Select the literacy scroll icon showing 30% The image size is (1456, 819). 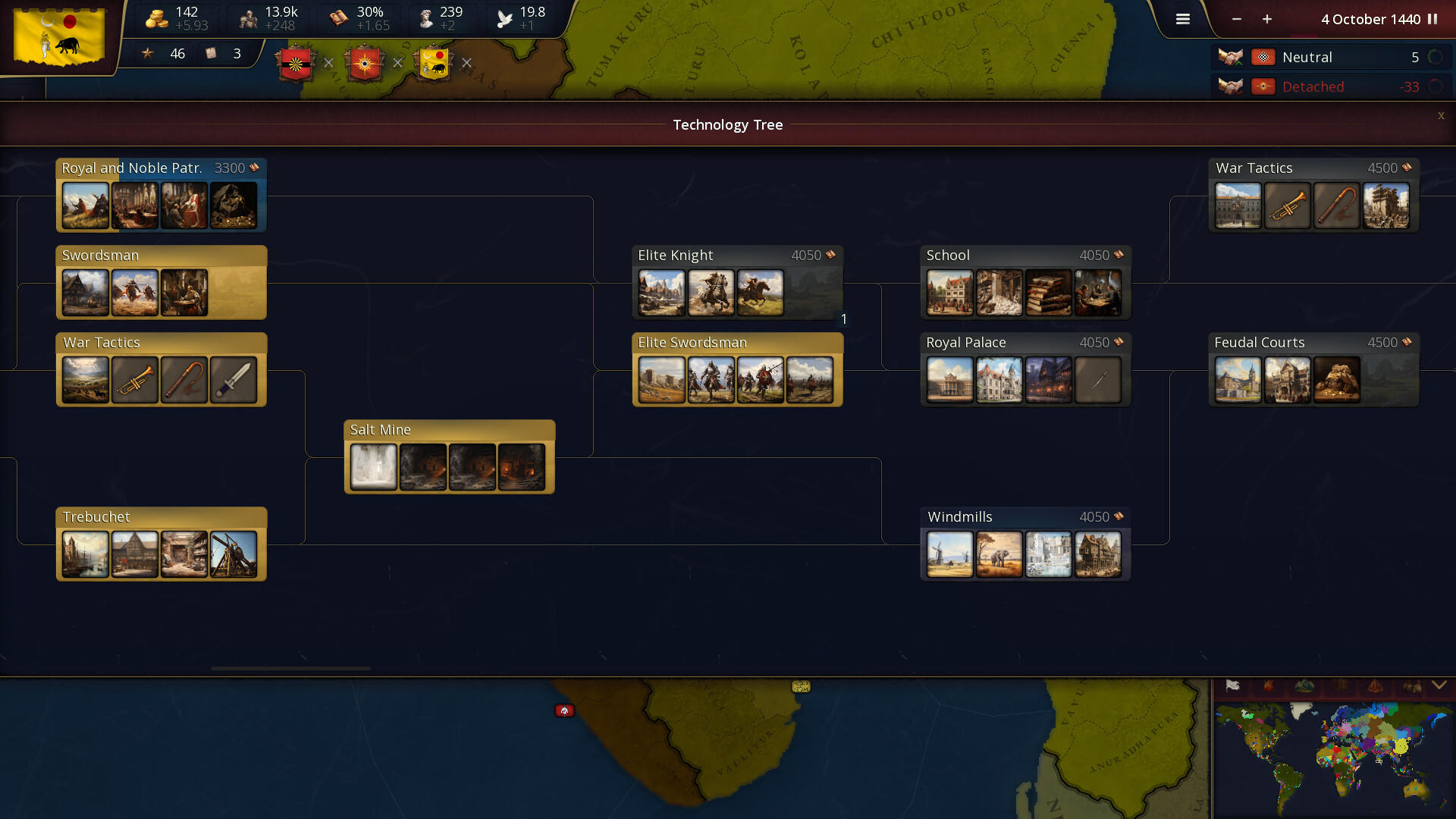coord(337,17)
